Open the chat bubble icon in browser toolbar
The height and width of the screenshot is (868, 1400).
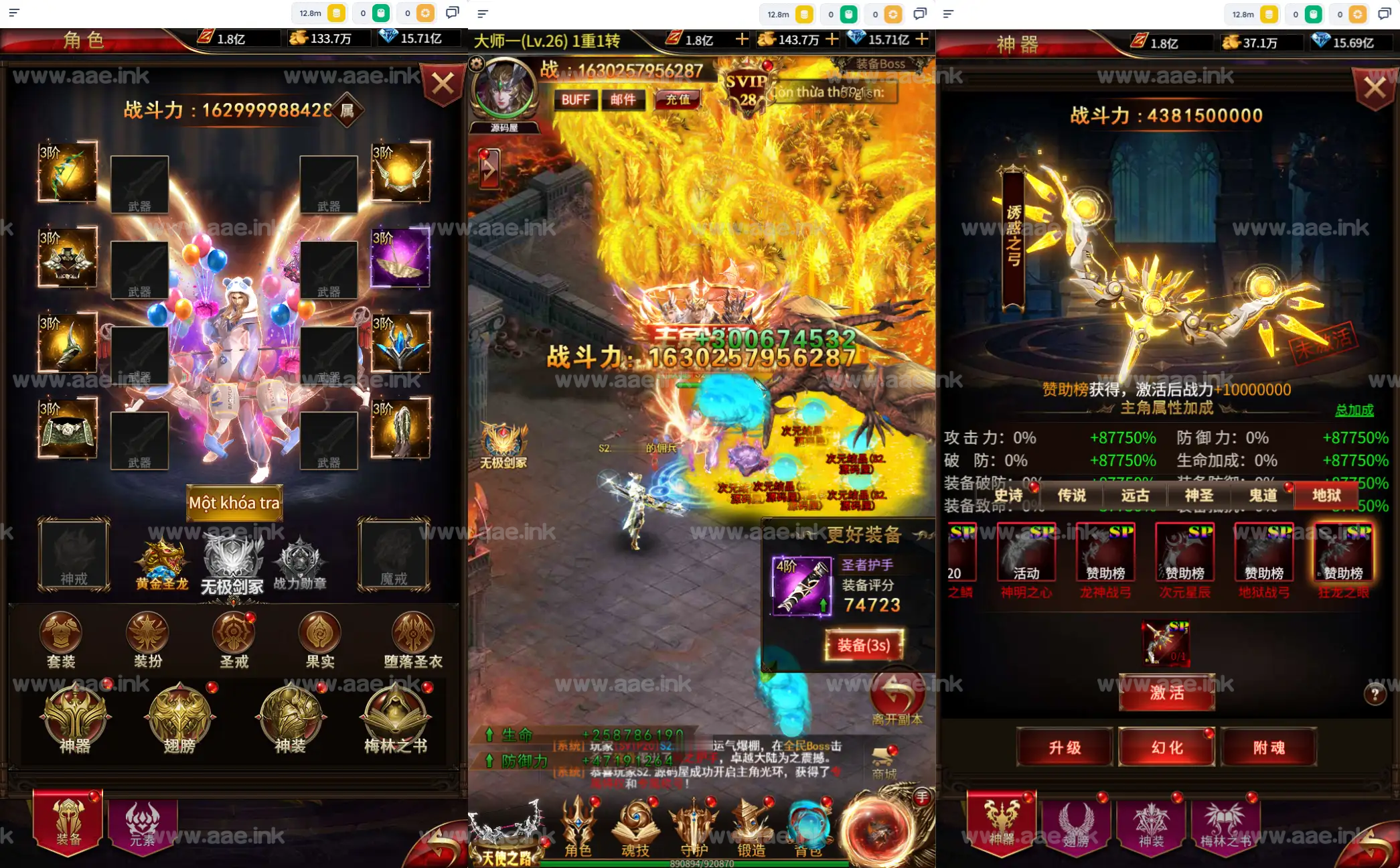click(452, 12)
